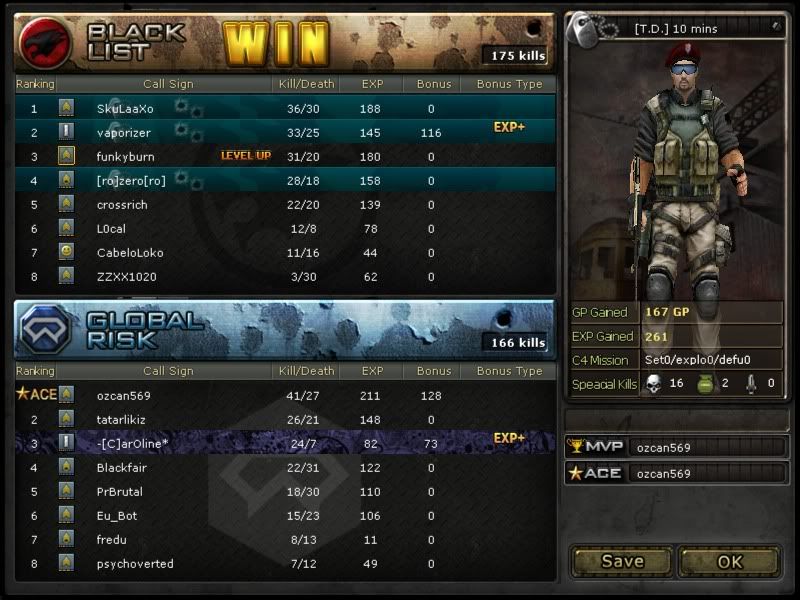The width and height of the screenshot is (800, 600).
Task: Select the psychoverted player row
Action: click(285, 563)
